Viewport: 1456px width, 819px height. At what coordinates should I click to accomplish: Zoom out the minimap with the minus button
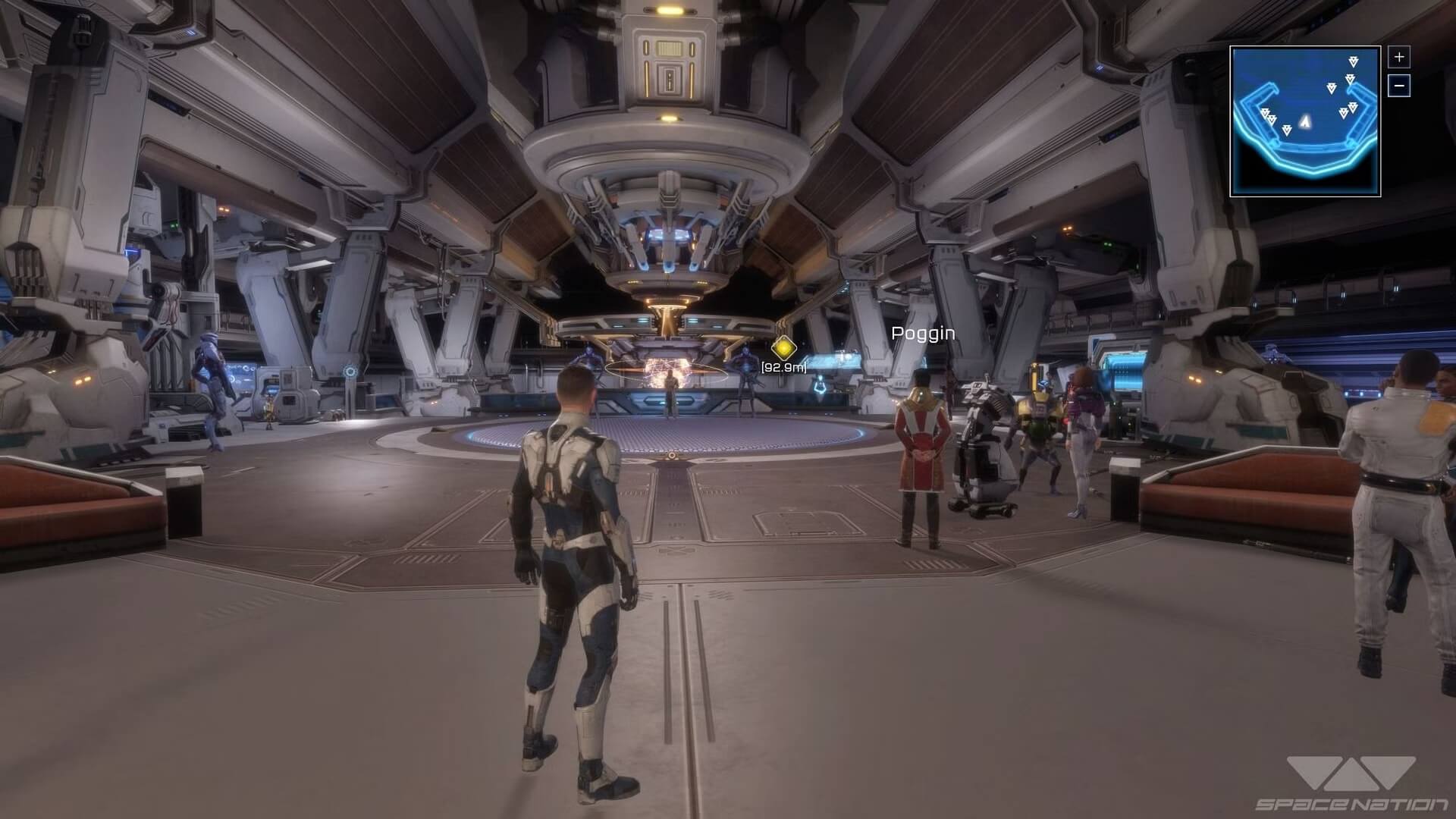(1399, 86)
